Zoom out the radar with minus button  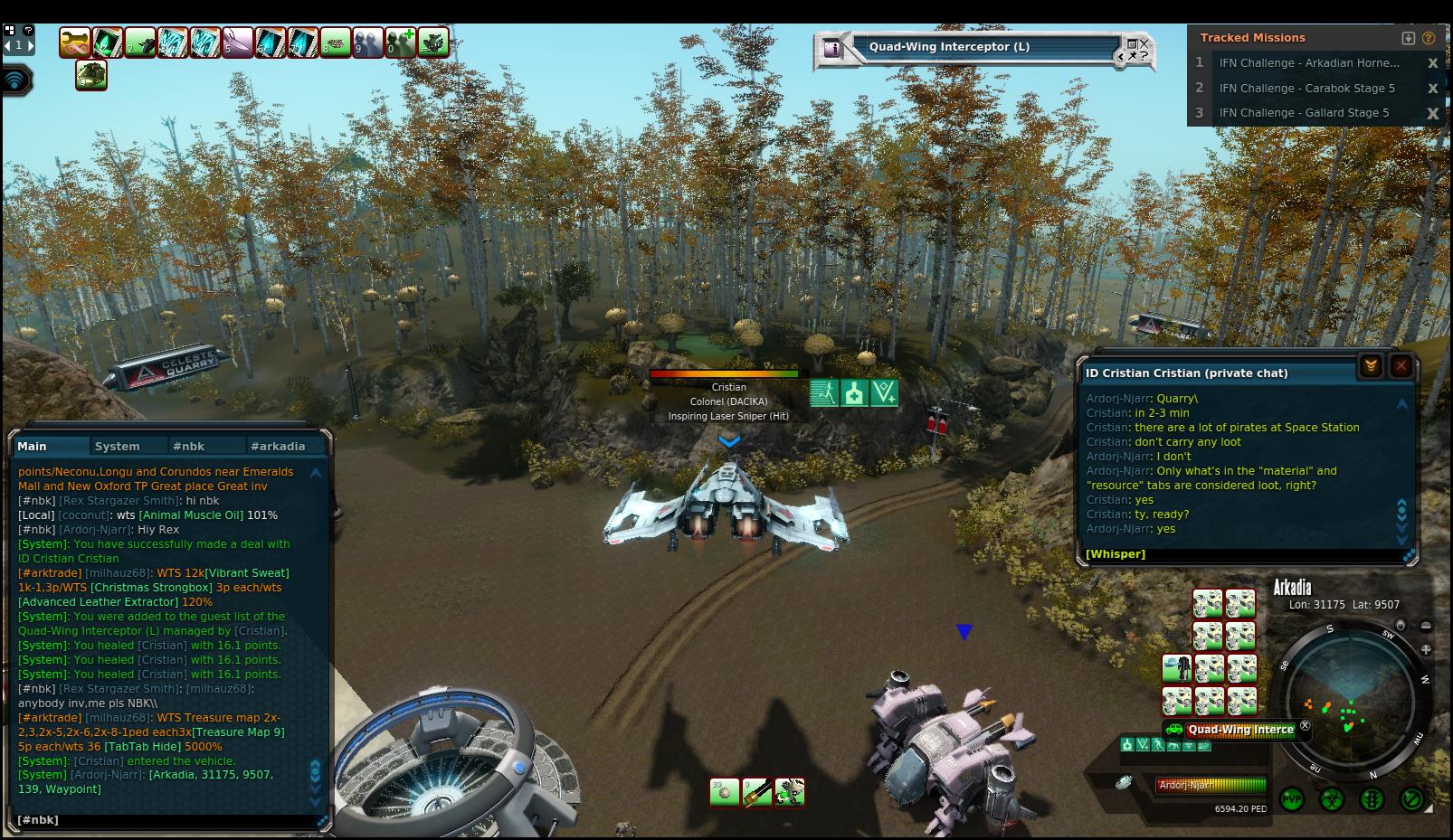point(1426,626)
